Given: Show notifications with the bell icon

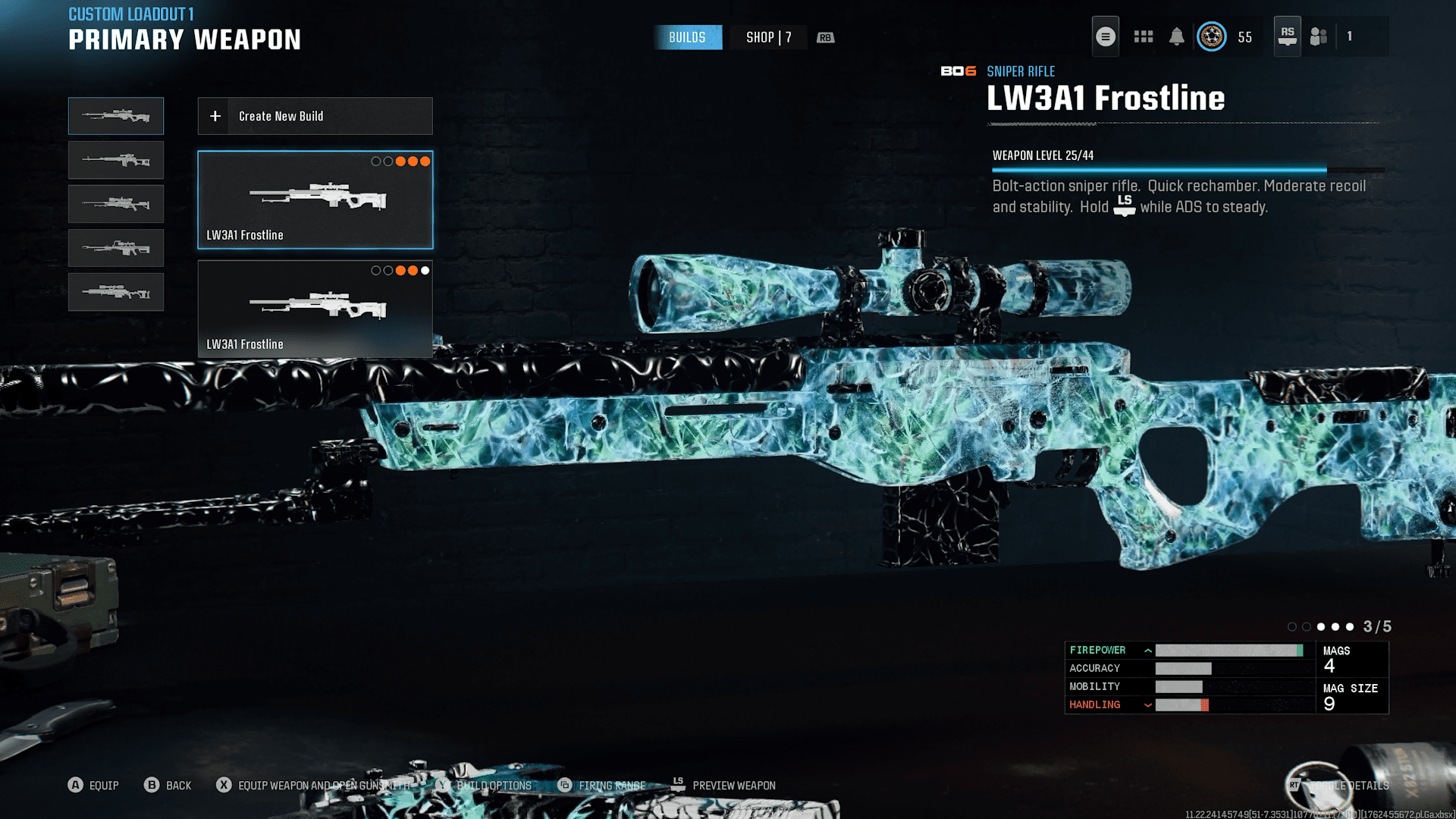Looking at the screenshot, I should pos(1176,36).
